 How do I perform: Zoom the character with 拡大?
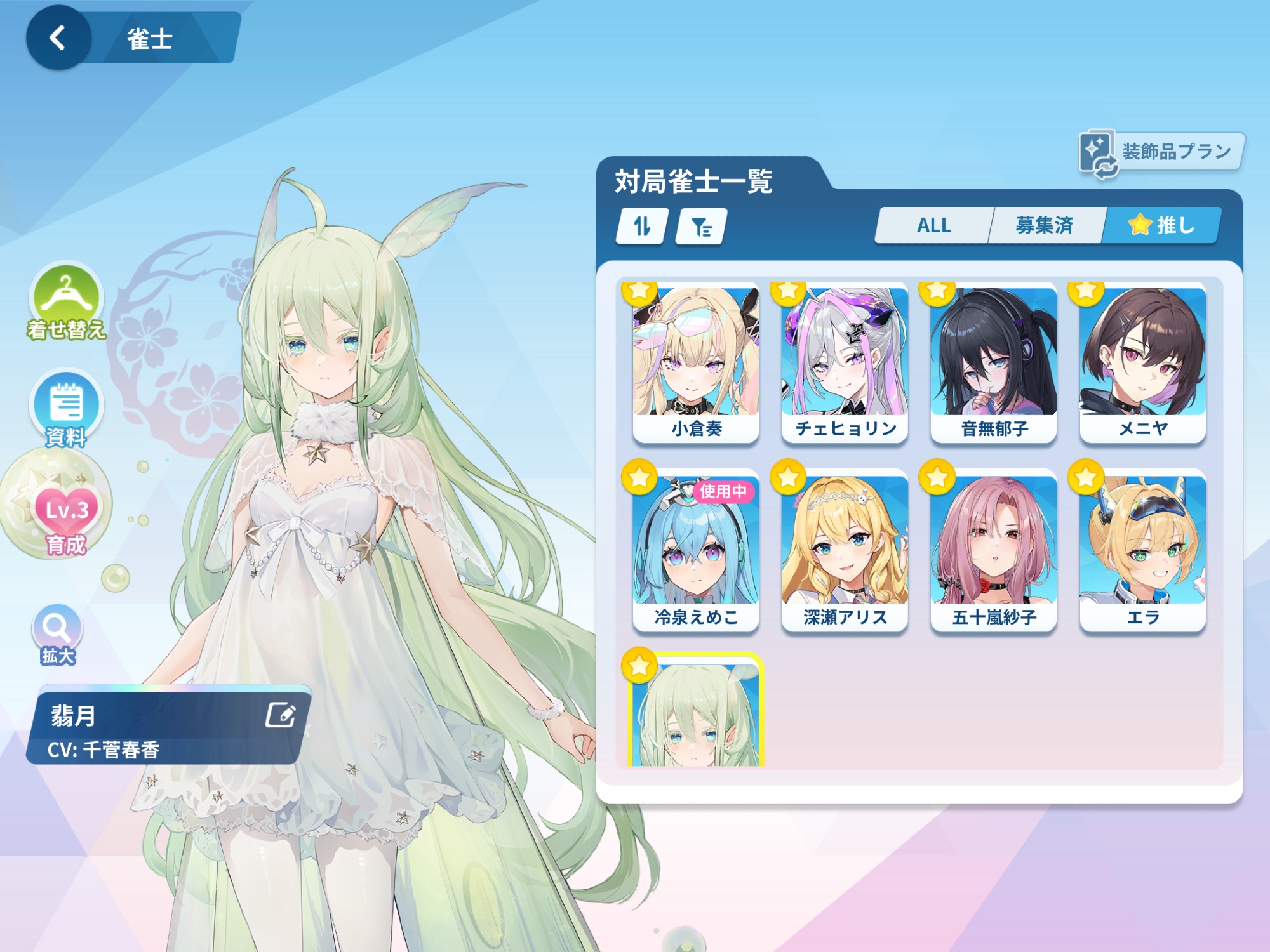(x=57, y=631)
